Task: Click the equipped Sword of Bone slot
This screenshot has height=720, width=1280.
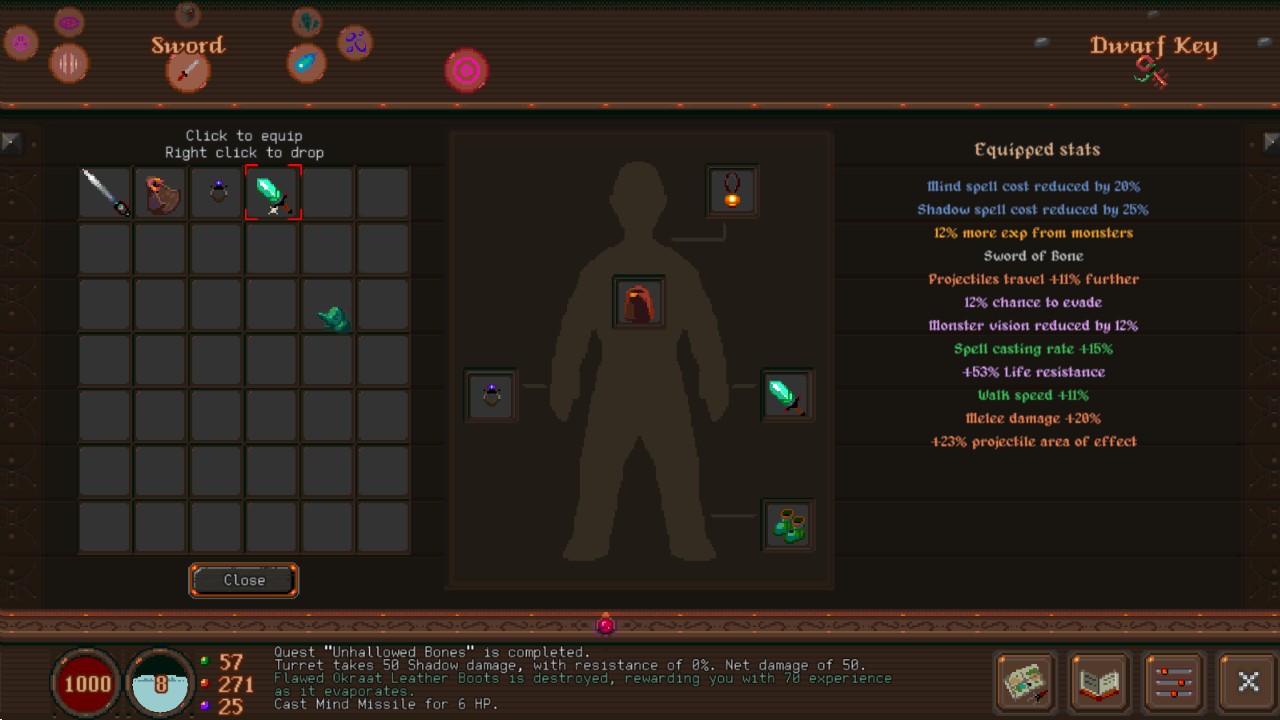Action: [x=787, y=395]
